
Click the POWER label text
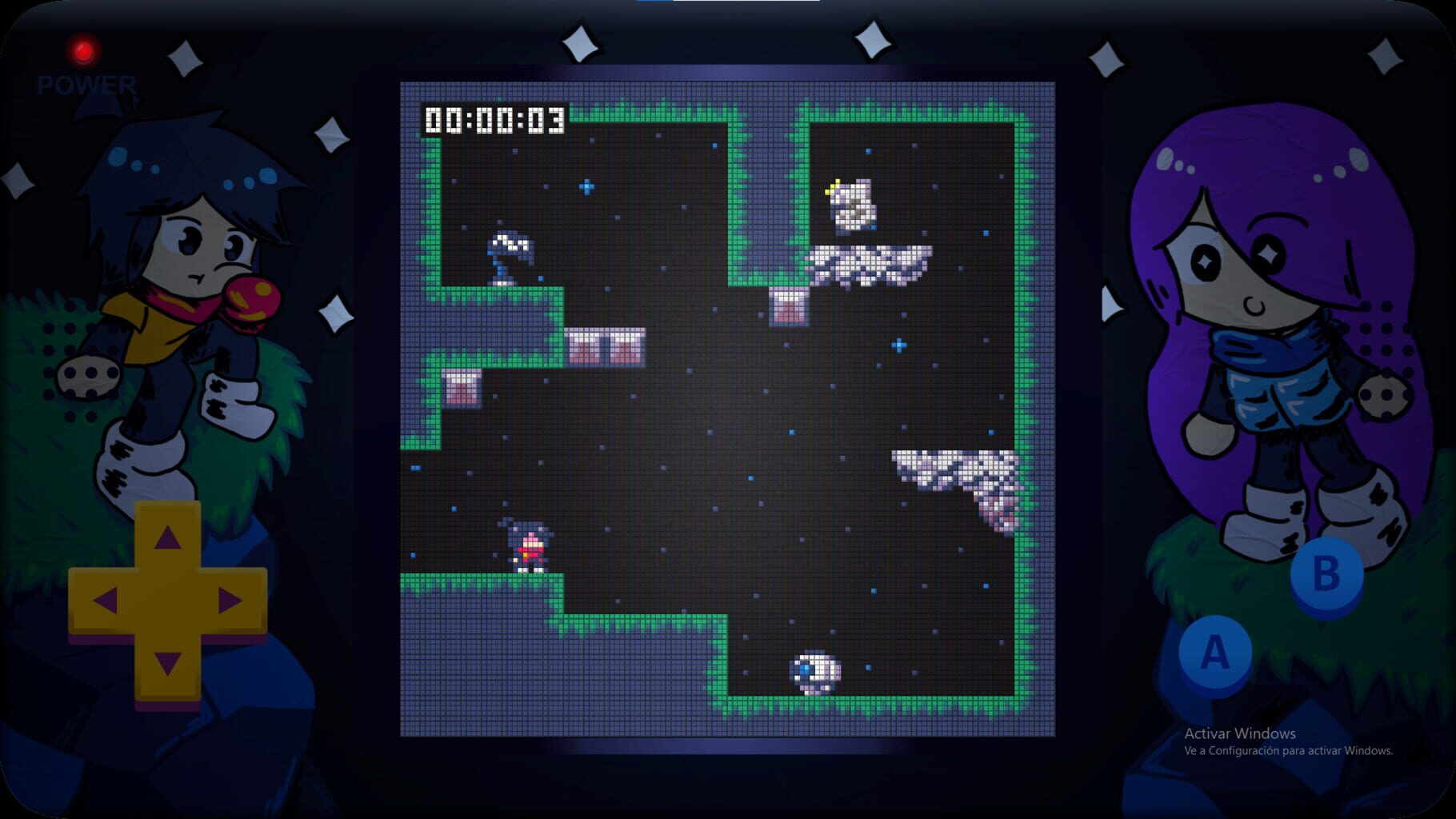pyautogui.click(x=86, y=82)
